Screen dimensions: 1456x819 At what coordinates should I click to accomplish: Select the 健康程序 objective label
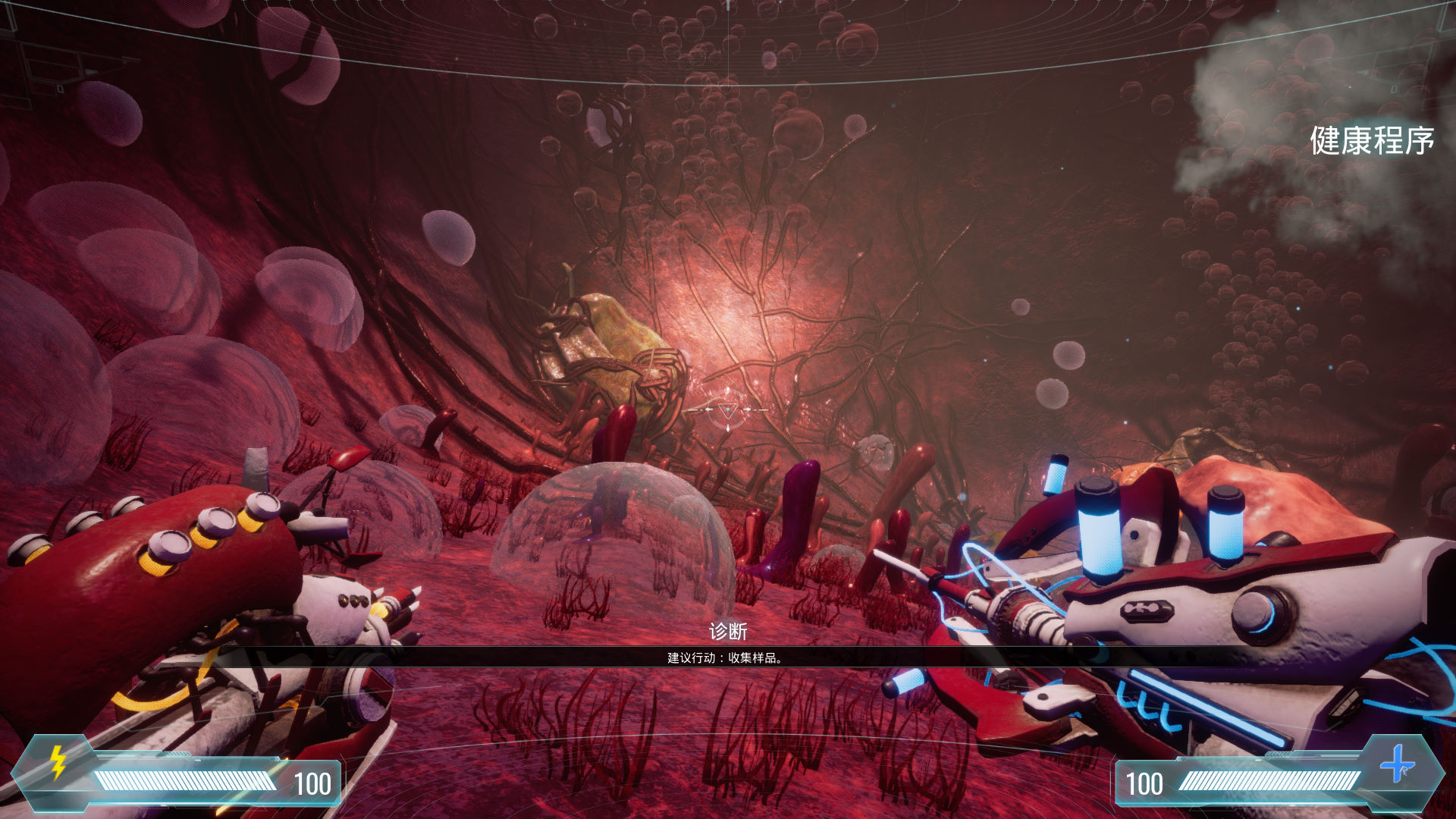(1371, 141)
